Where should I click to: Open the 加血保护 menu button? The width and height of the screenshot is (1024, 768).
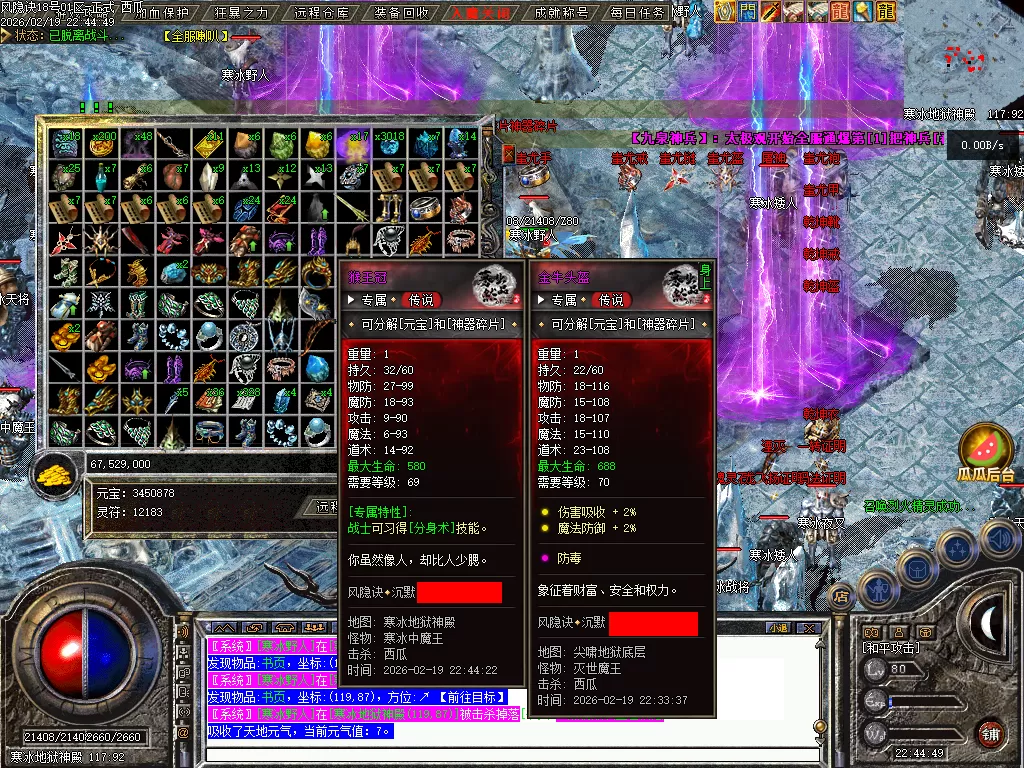pos(162,13)
